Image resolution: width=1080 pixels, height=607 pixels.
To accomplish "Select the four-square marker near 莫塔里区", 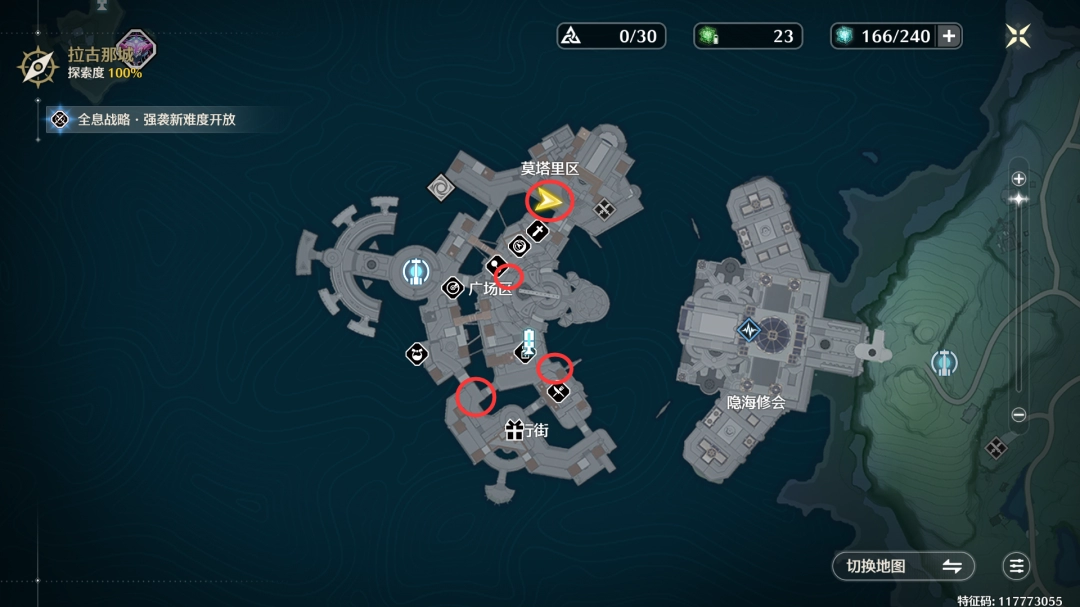I will click(604, 208).
